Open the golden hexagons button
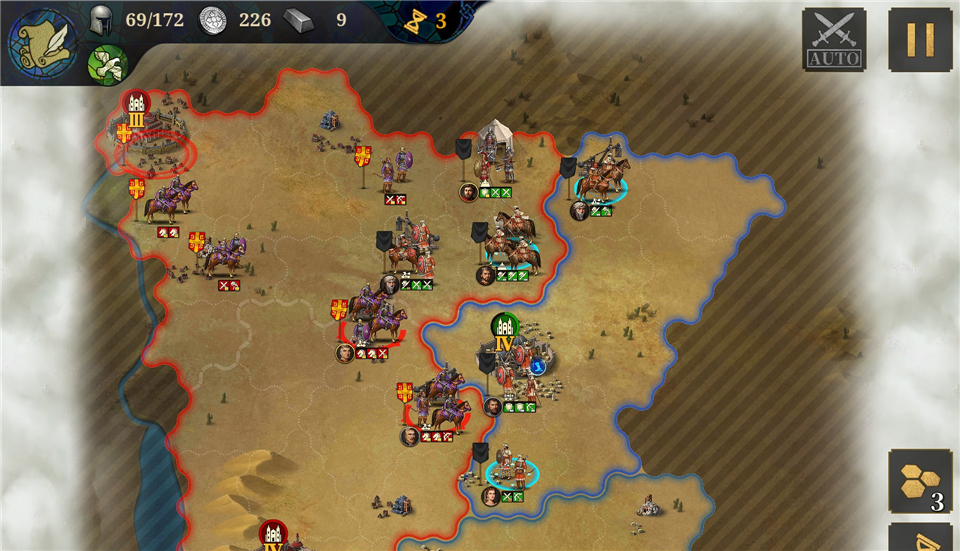This screenshot has width=960, height=551. pyautogui.click(x=919, y=481)
